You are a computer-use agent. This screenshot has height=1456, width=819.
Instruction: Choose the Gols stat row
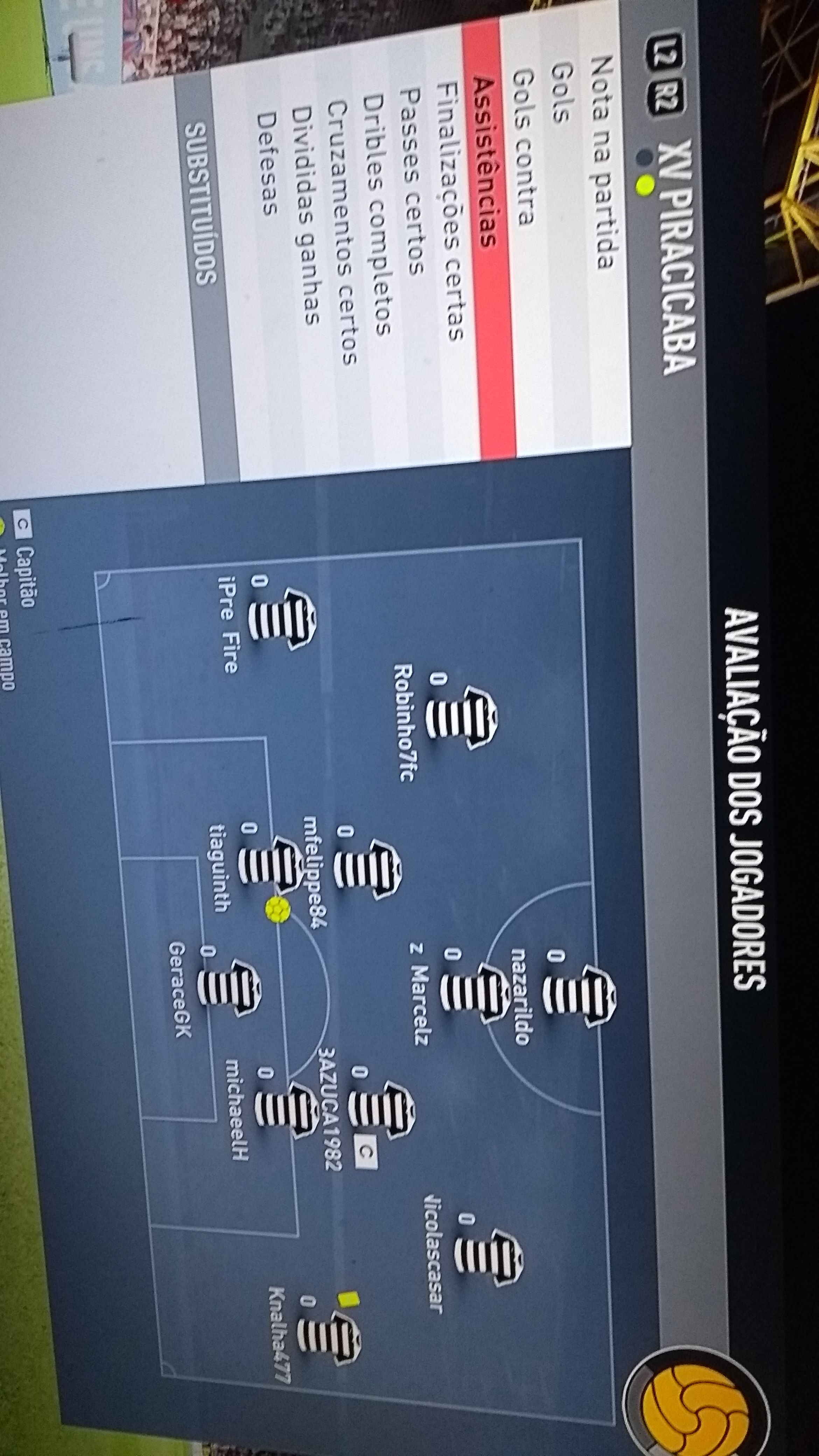(x=560, y=90)
